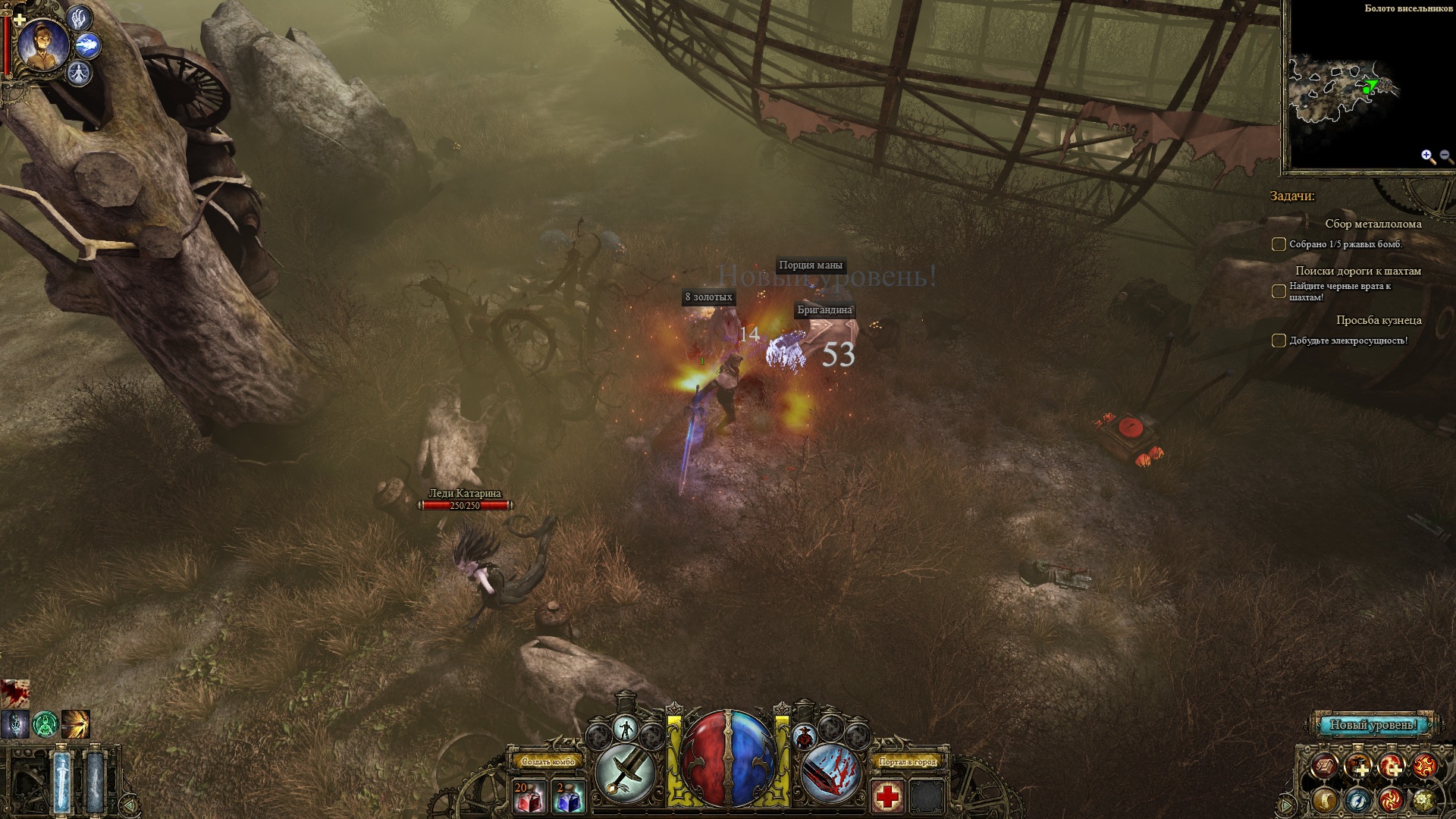The width and height of the screenshot is (1456, 819).
Task: Click the blue lightning compass icon
Action: click(1358, 799)
